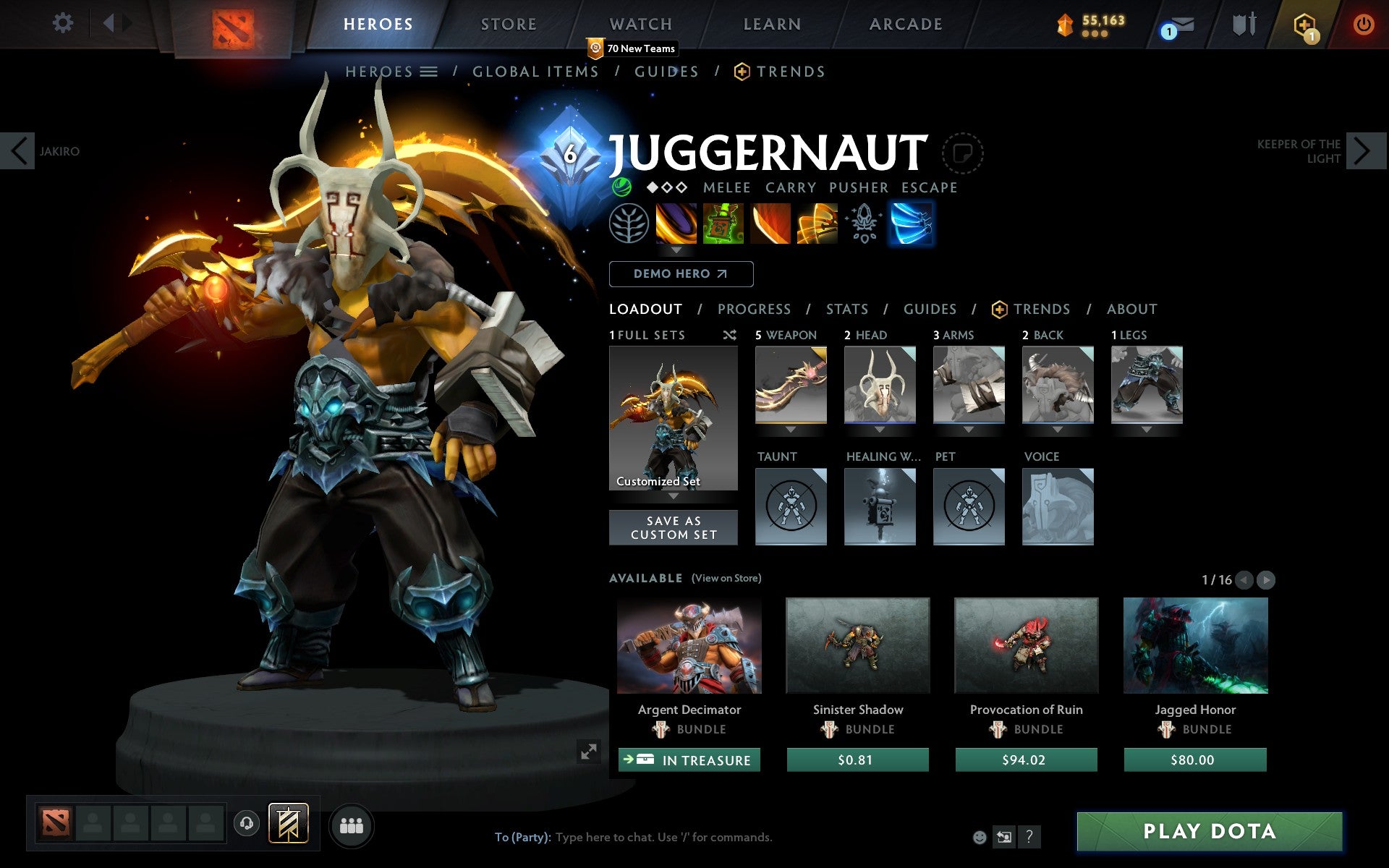
Task: Click the shuffle icon beside Full Sets
Action: pyautogui.click(x=729, y=335)
